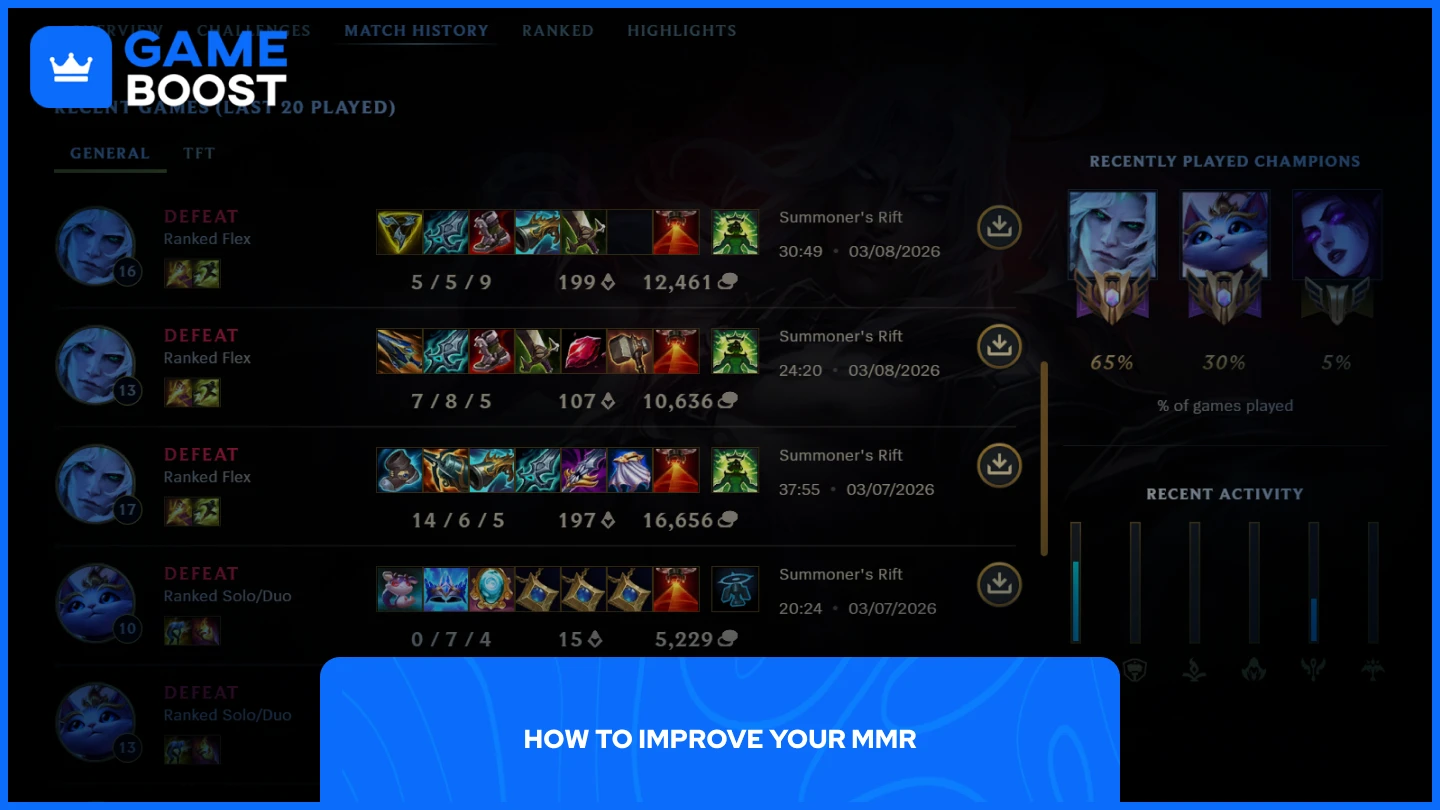
Task: Download the replay of the 30:49 Ranked Flex match
Action: (999, 227)
